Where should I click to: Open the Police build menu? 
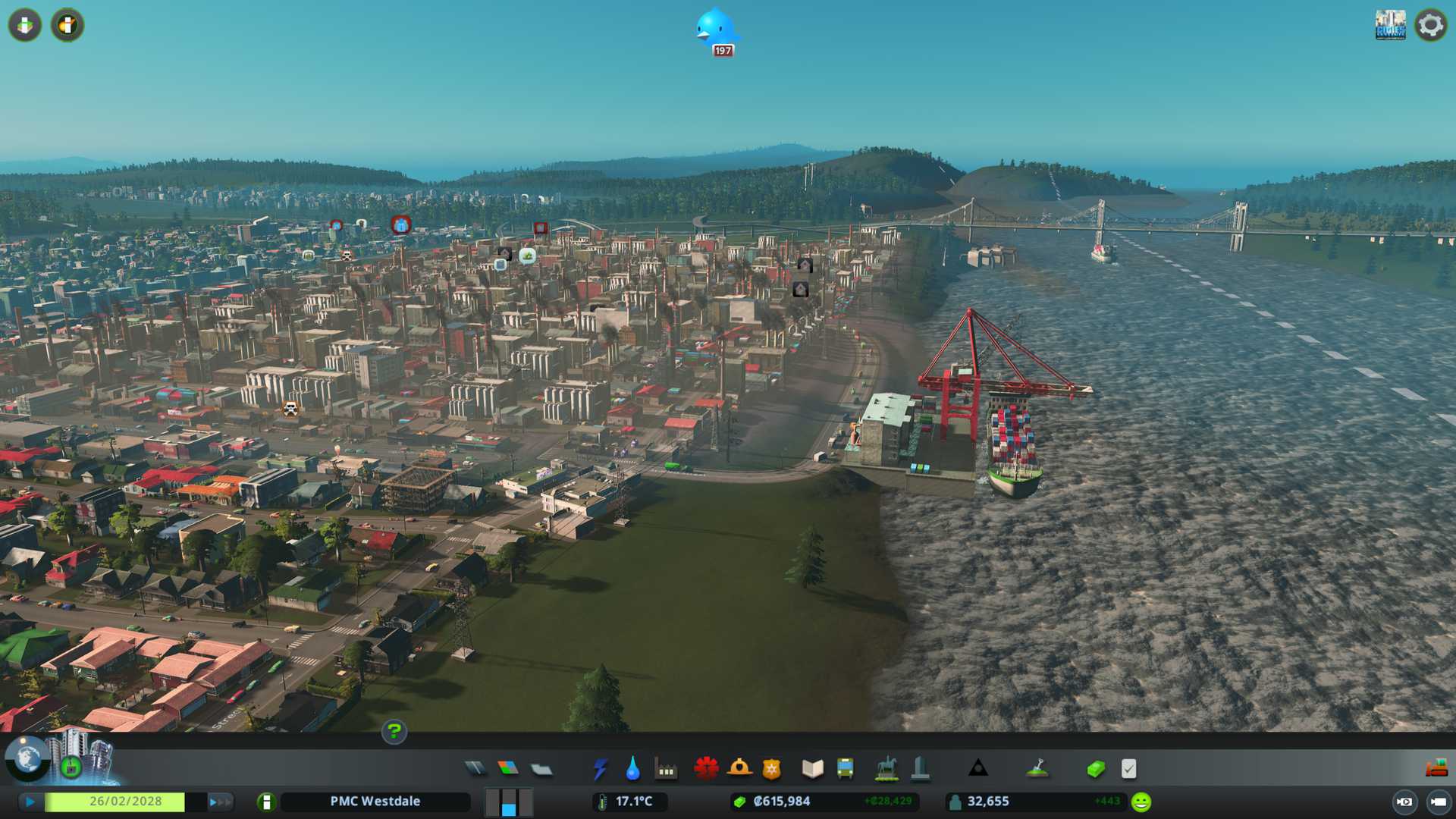click(772, 769)
